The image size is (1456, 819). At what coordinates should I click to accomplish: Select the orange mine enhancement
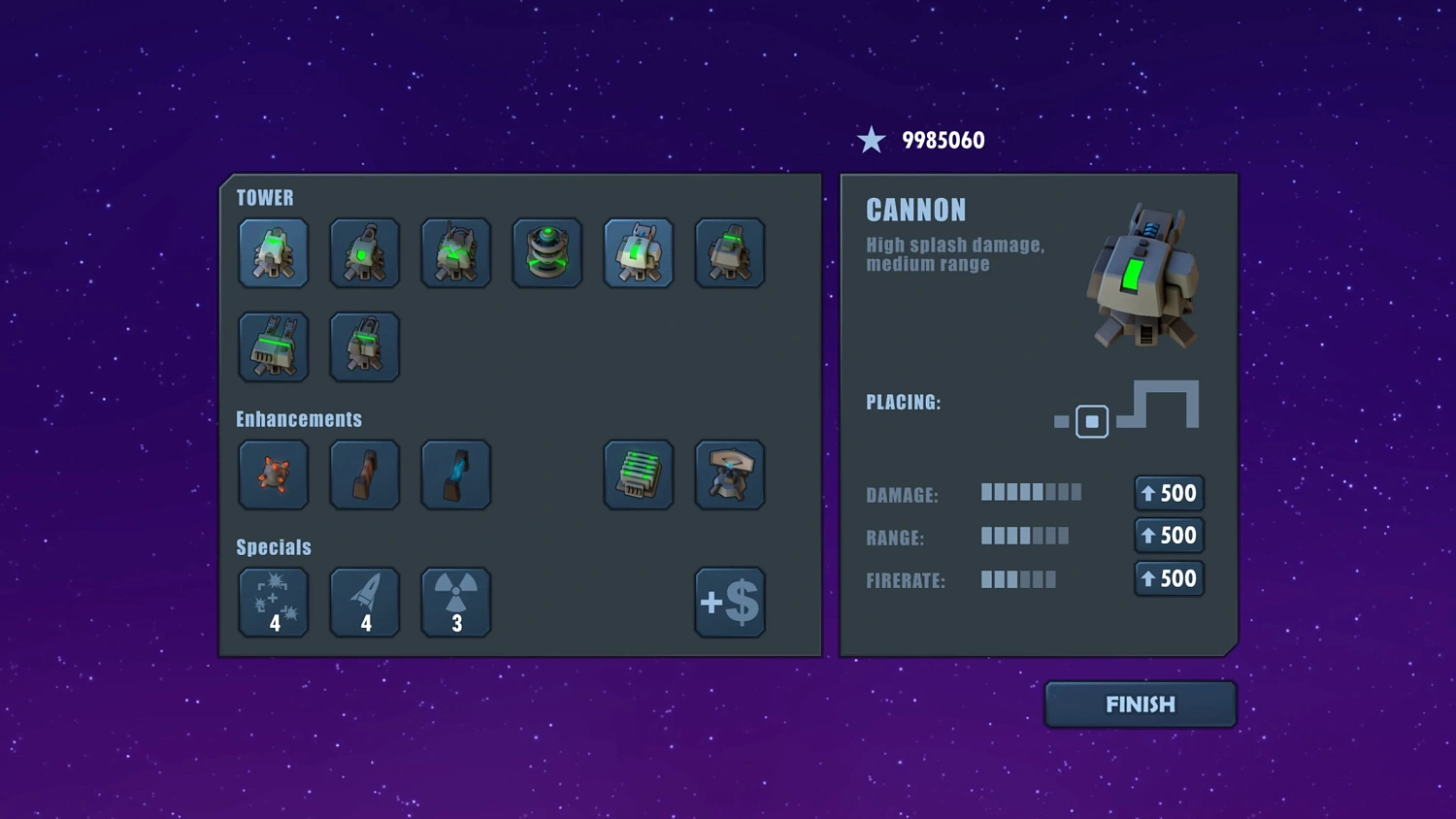[273, 475]
